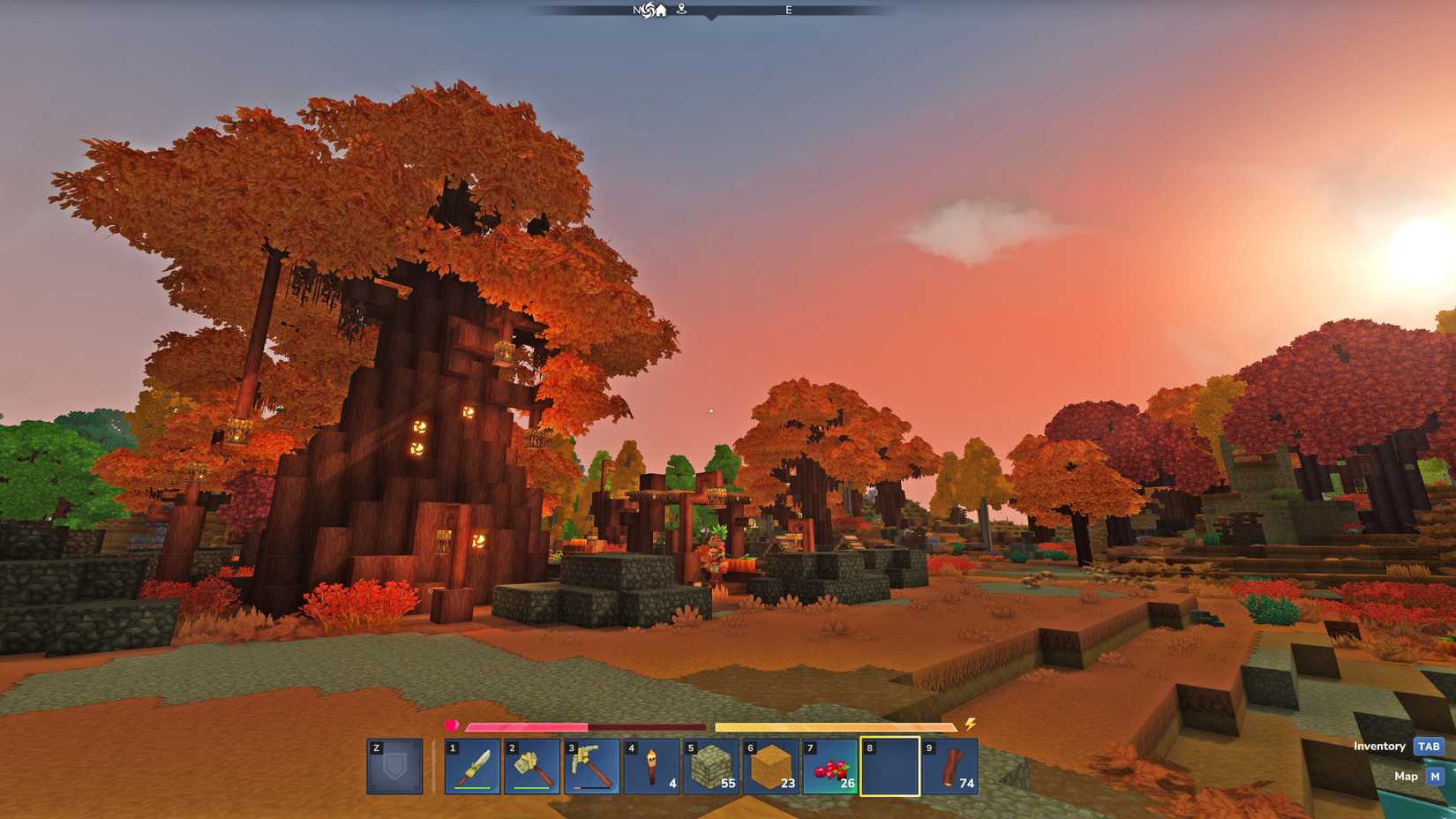This screenshot has height=819, width=1456.
Task: Click the spiral portal icon on the compass
Action: [648, 10]
